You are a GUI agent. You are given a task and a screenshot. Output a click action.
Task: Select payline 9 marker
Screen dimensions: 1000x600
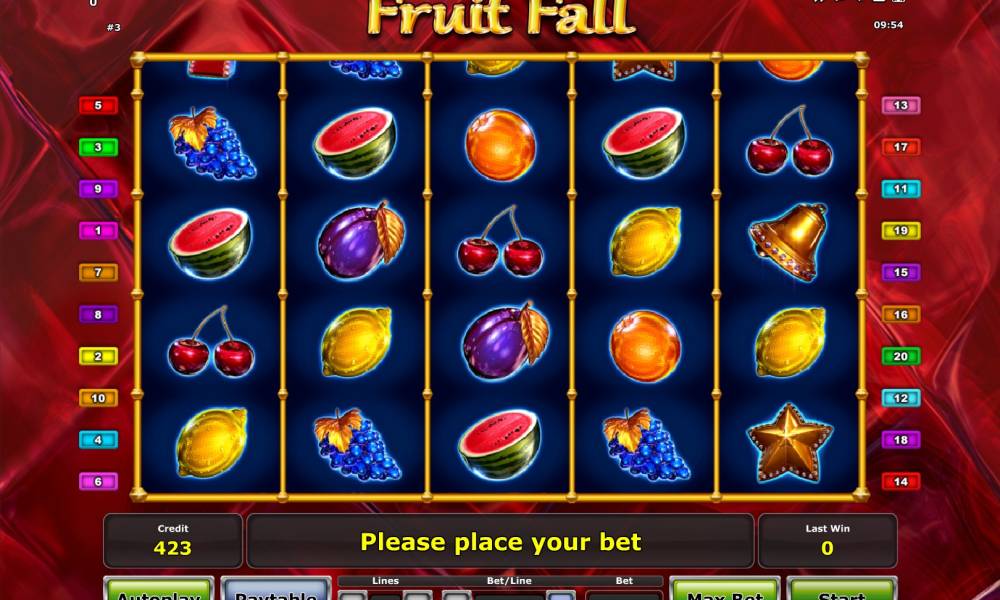[98, 189]
